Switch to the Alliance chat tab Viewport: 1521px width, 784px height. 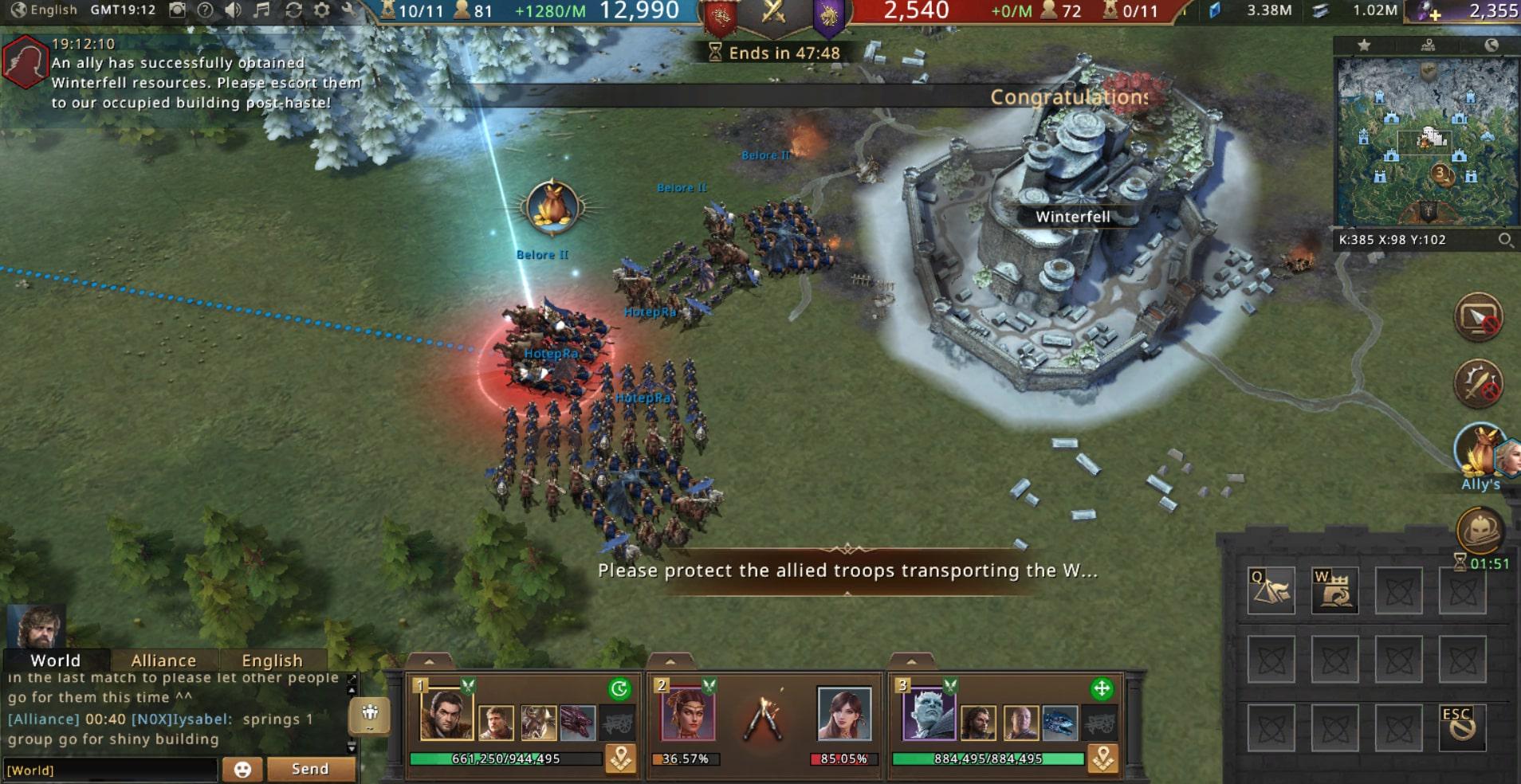(163, 661)
